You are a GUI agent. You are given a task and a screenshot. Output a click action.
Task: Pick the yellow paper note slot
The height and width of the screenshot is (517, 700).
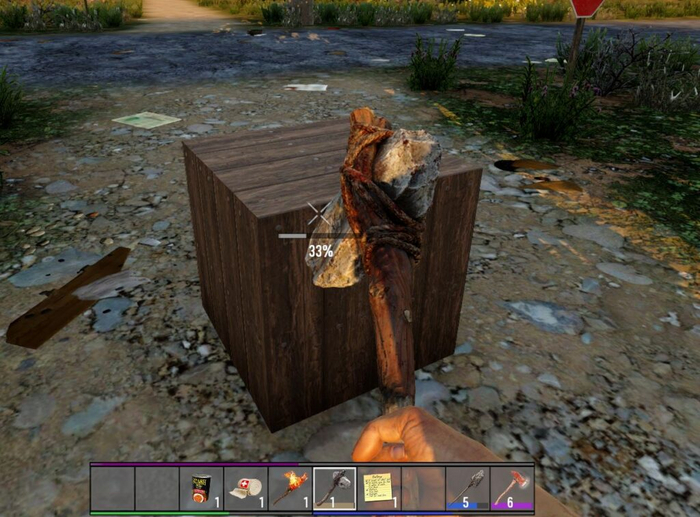coord(378,488)
